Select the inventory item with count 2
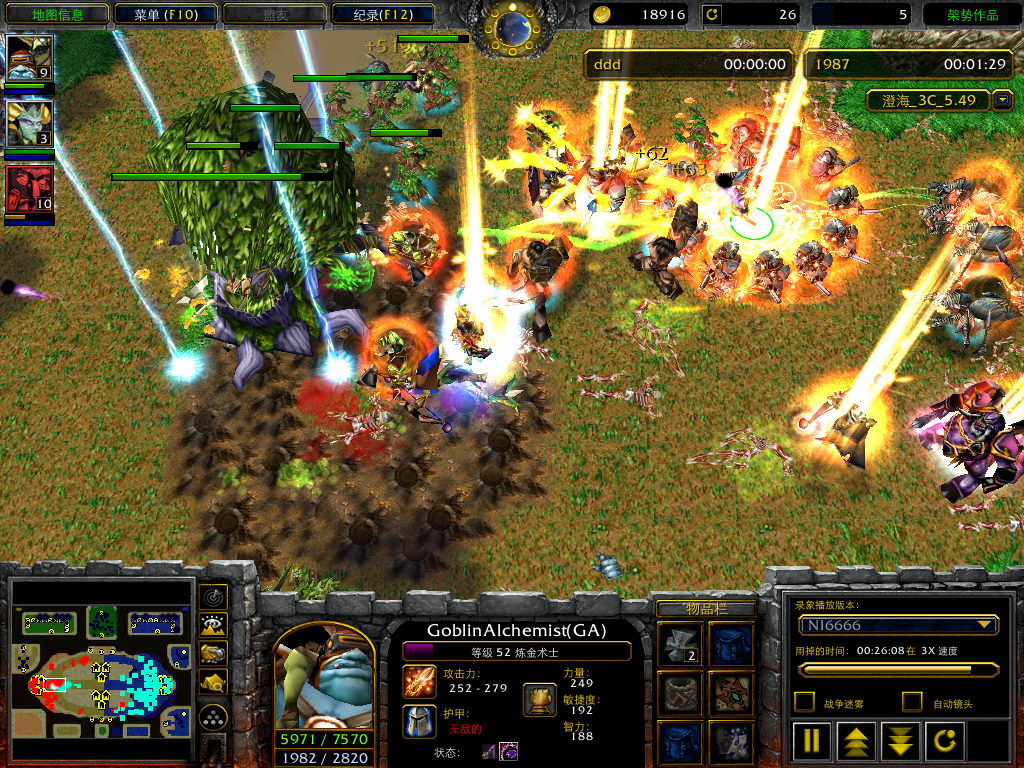 pos(679,643)
